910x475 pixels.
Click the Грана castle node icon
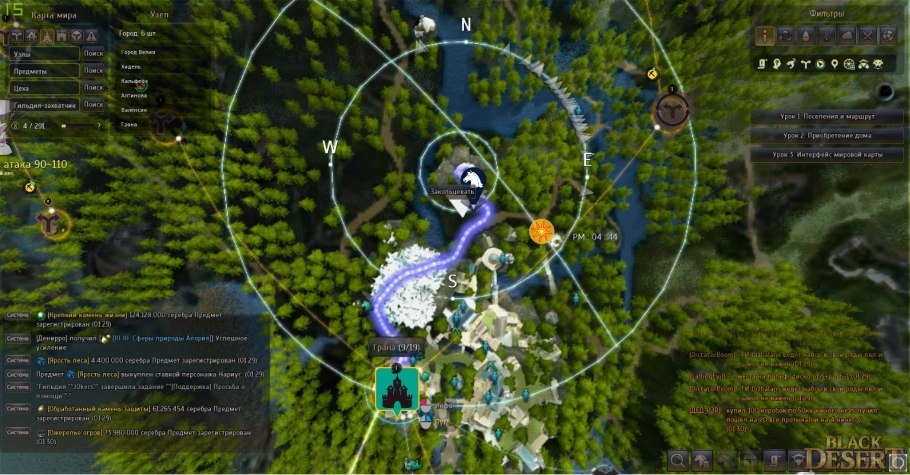pos(395,388)
